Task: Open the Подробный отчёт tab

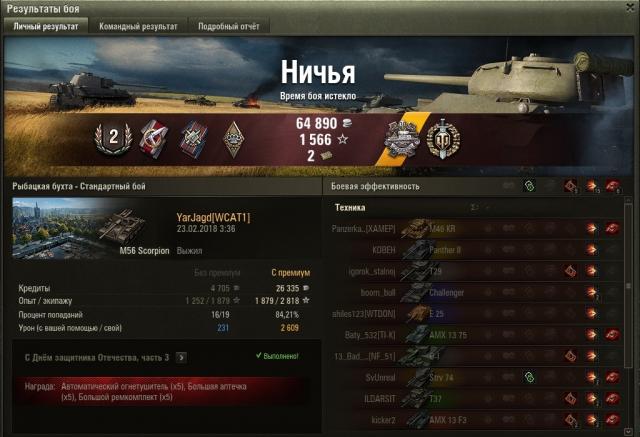Action: click(x=227, y=26)
